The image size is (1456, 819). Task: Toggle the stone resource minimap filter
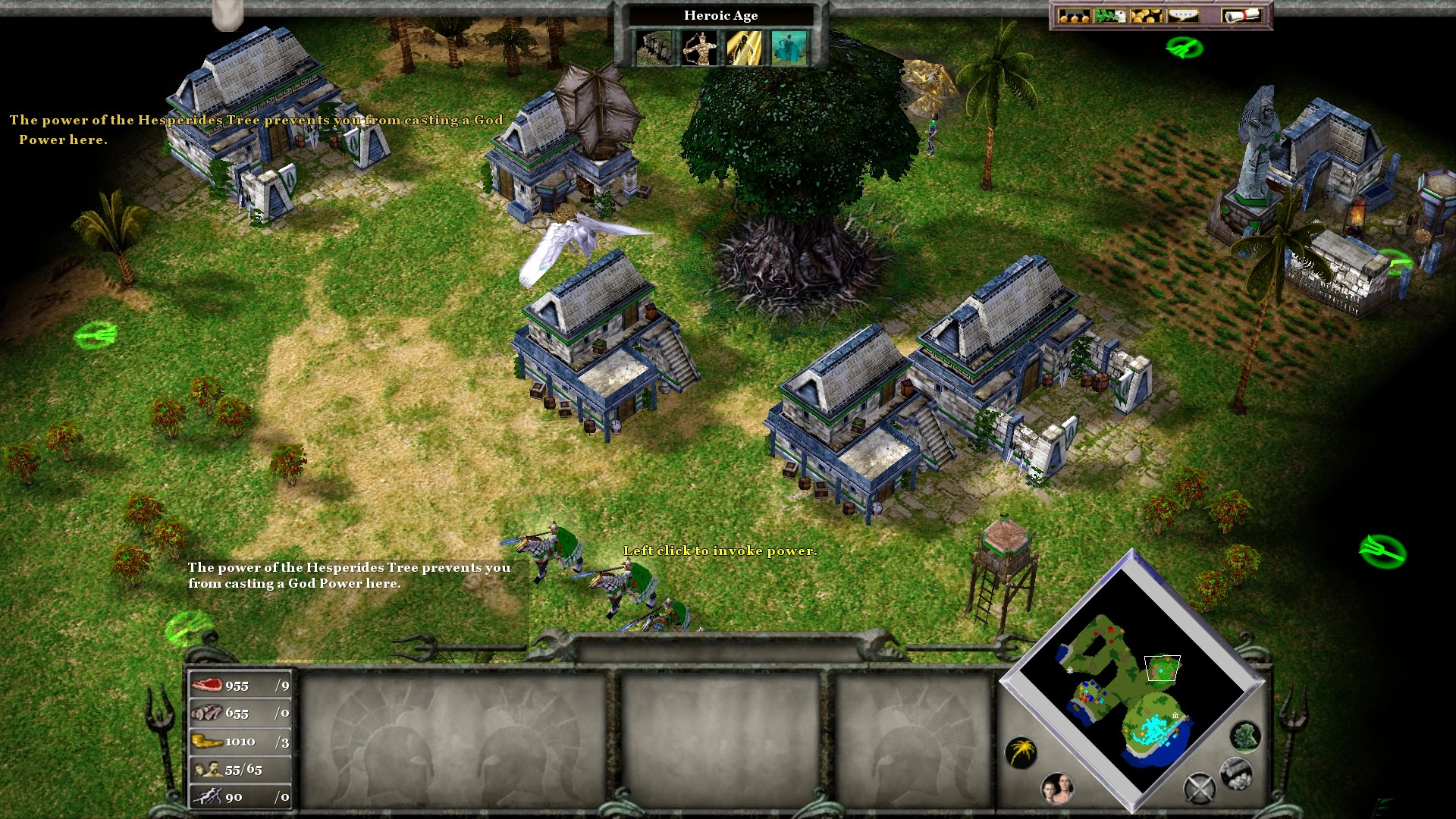click(1235, 773)
